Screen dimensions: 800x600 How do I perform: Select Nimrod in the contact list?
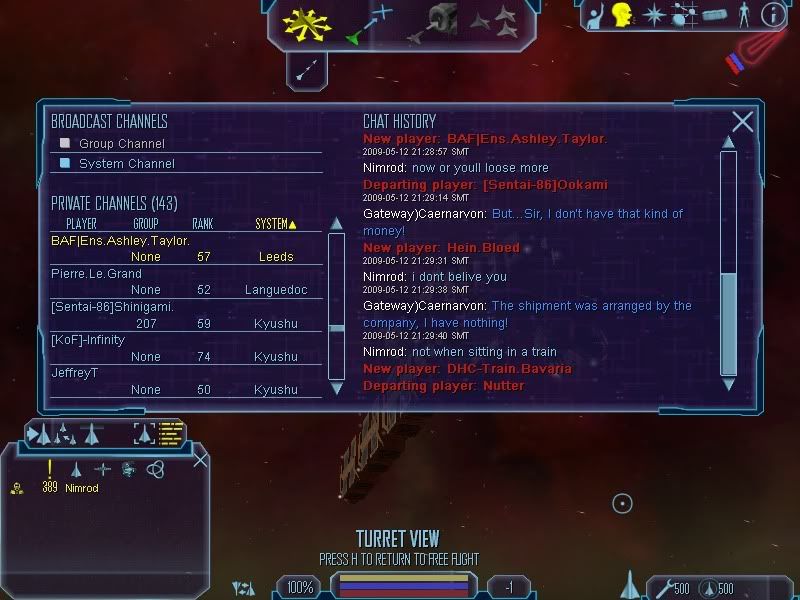[x=82, y=488]
